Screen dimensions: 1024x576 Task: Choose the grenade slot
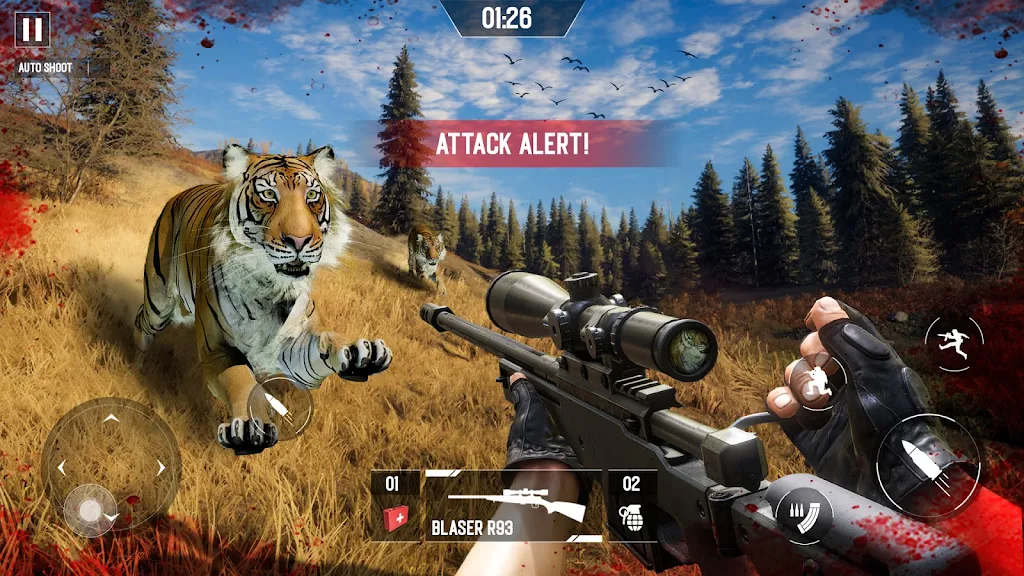632,506
